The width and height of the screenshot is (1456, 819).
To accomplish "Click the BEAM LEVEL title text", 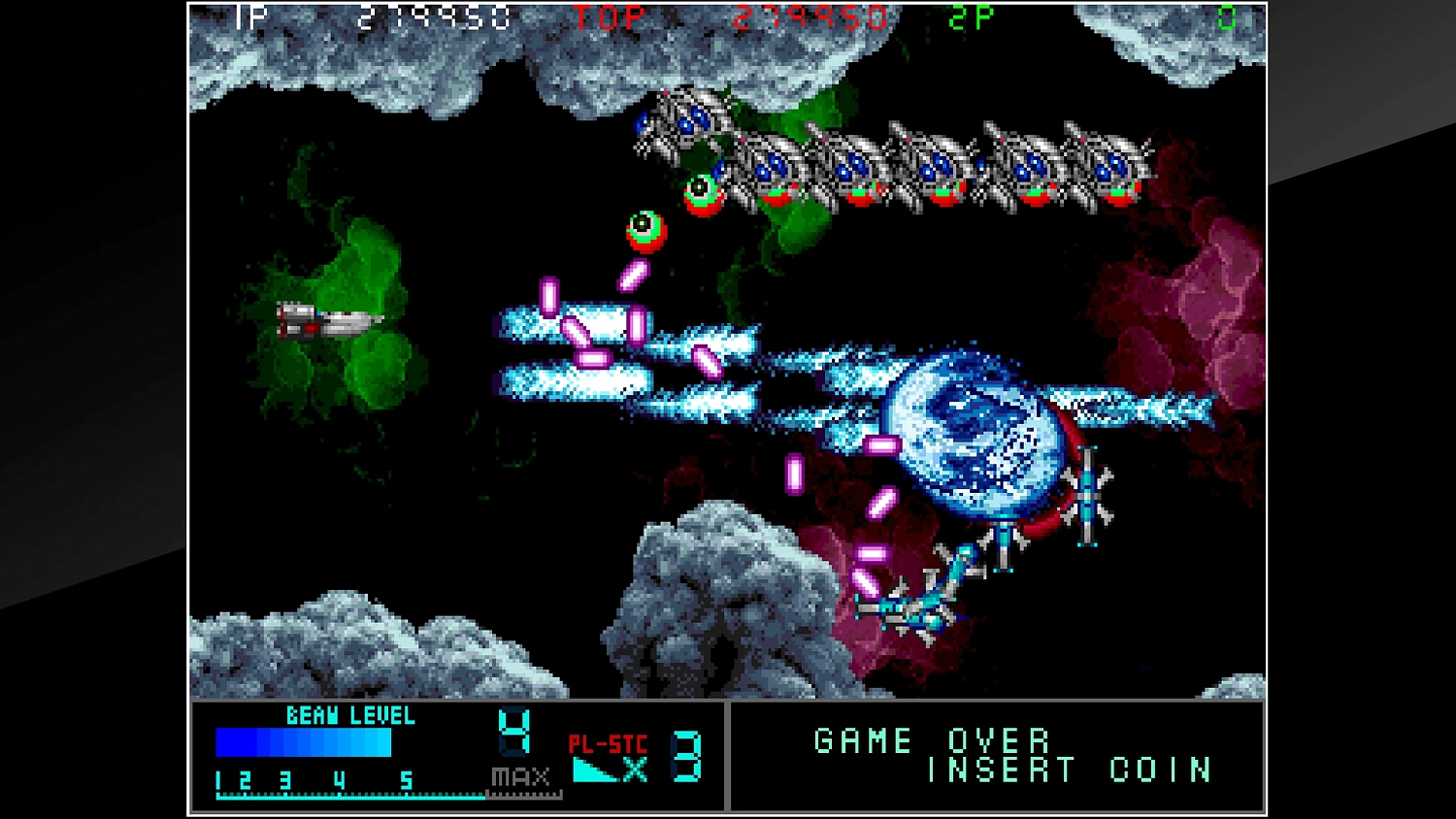I will [x=350, y=715].
